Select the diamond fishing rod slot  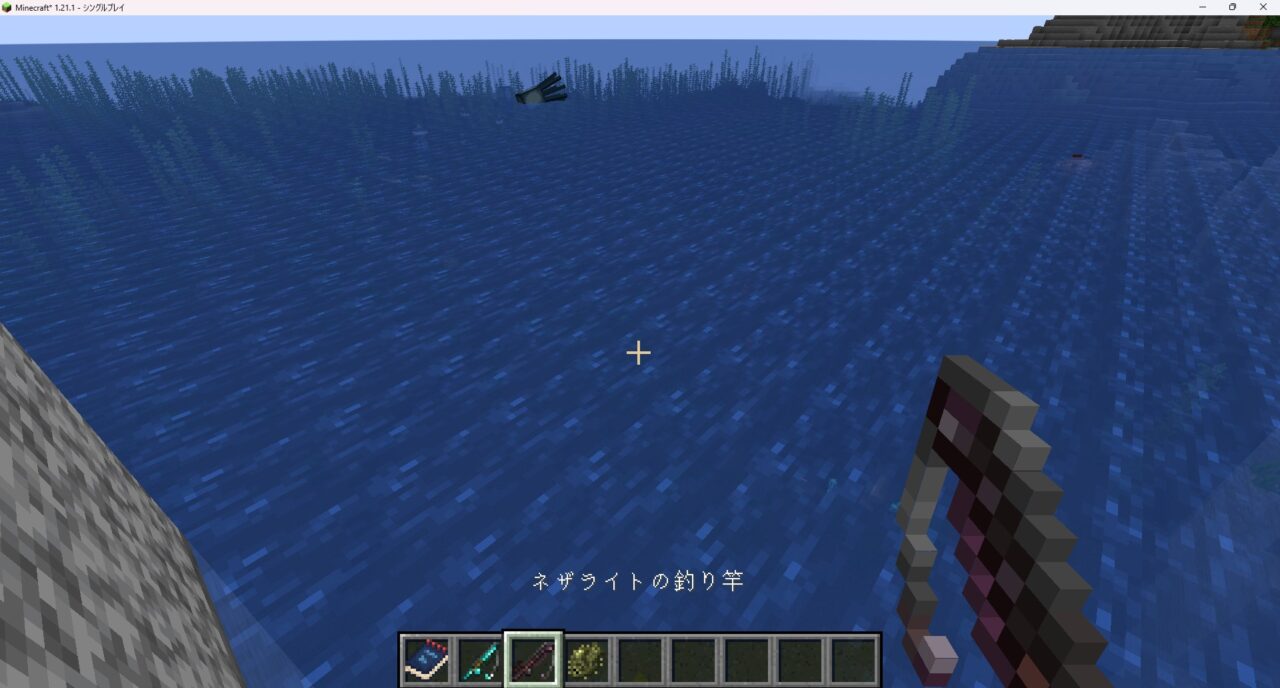point(479,660)
